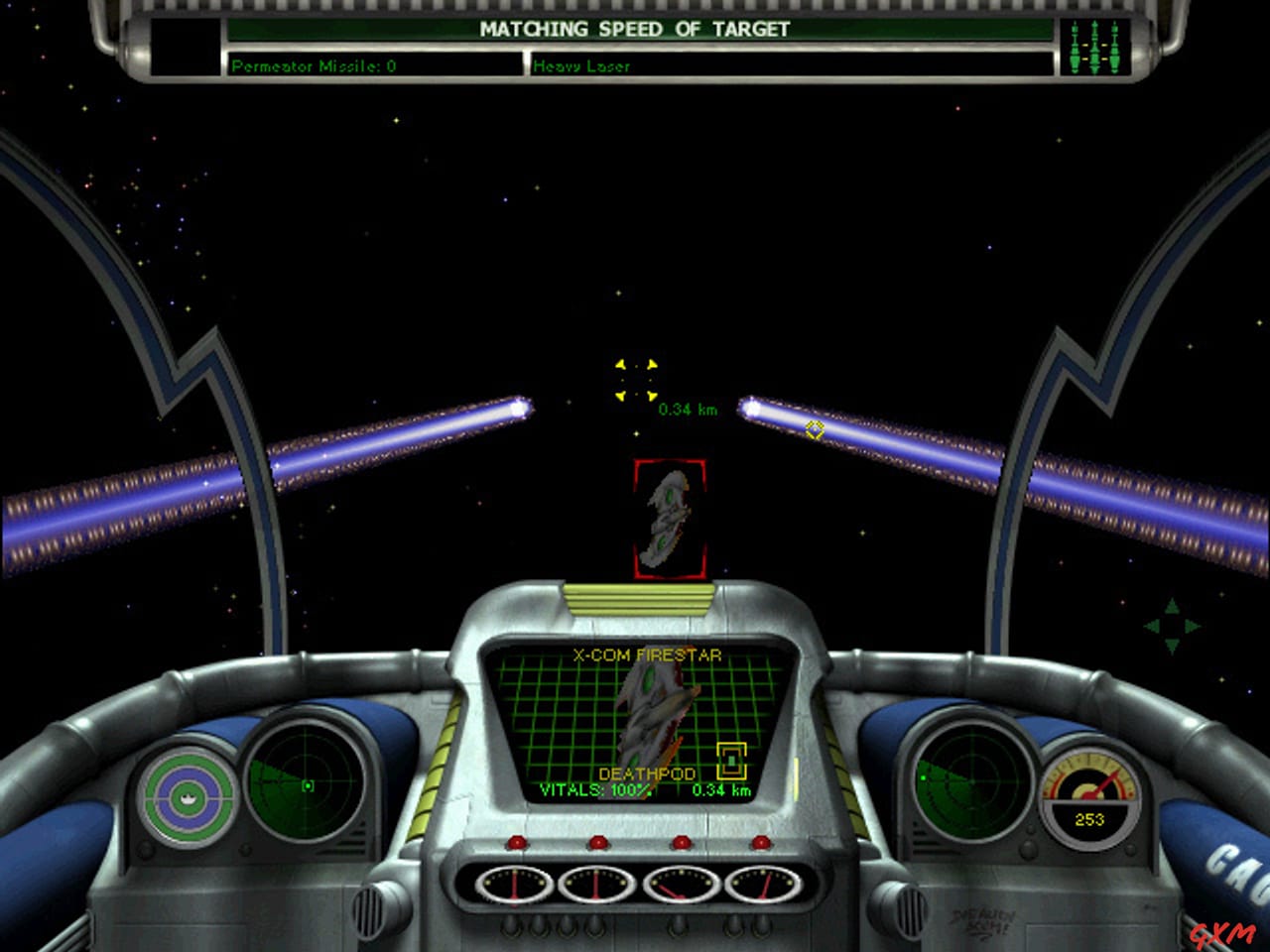Image resolution: width=1270 pixels, height=952 pixels.
Task: Click the yellow lead indicator near right laser beam
Action: click(x=814, y=429)
